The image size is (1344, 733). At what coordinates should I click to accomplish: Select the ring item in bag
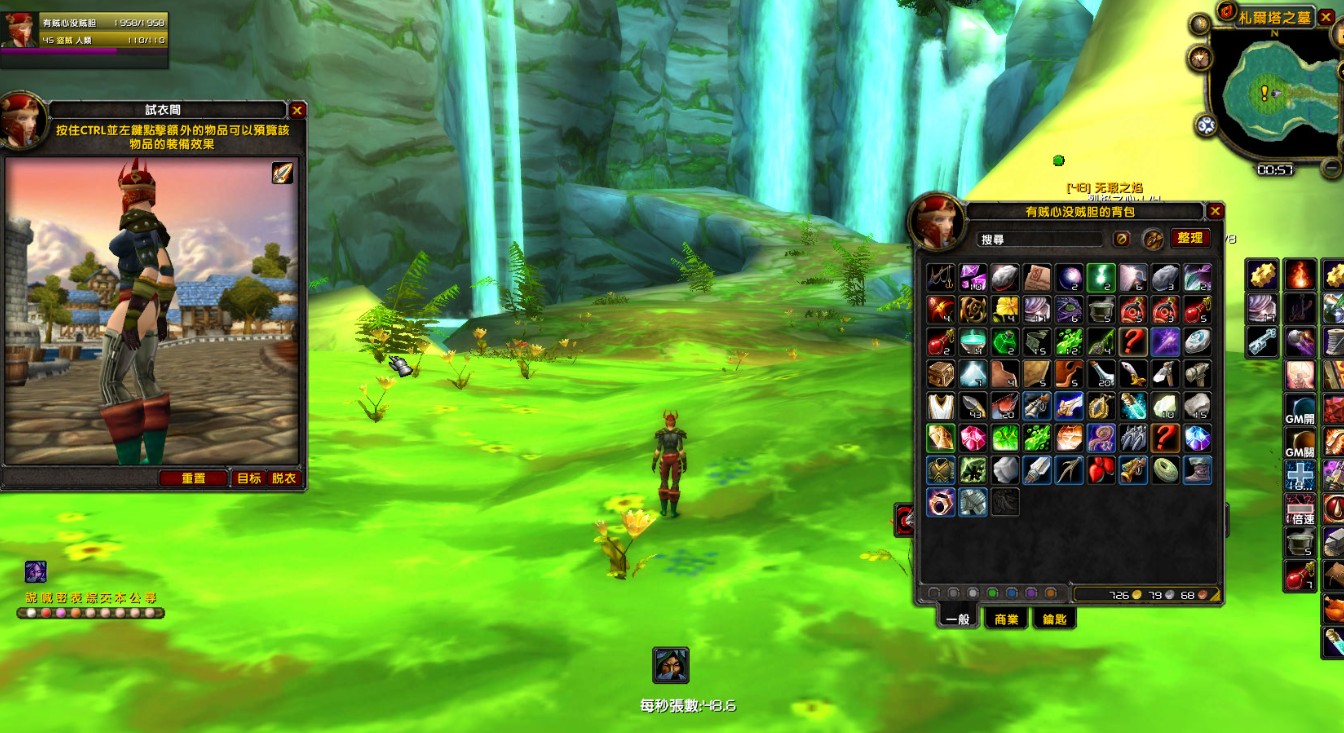point(940,502)
